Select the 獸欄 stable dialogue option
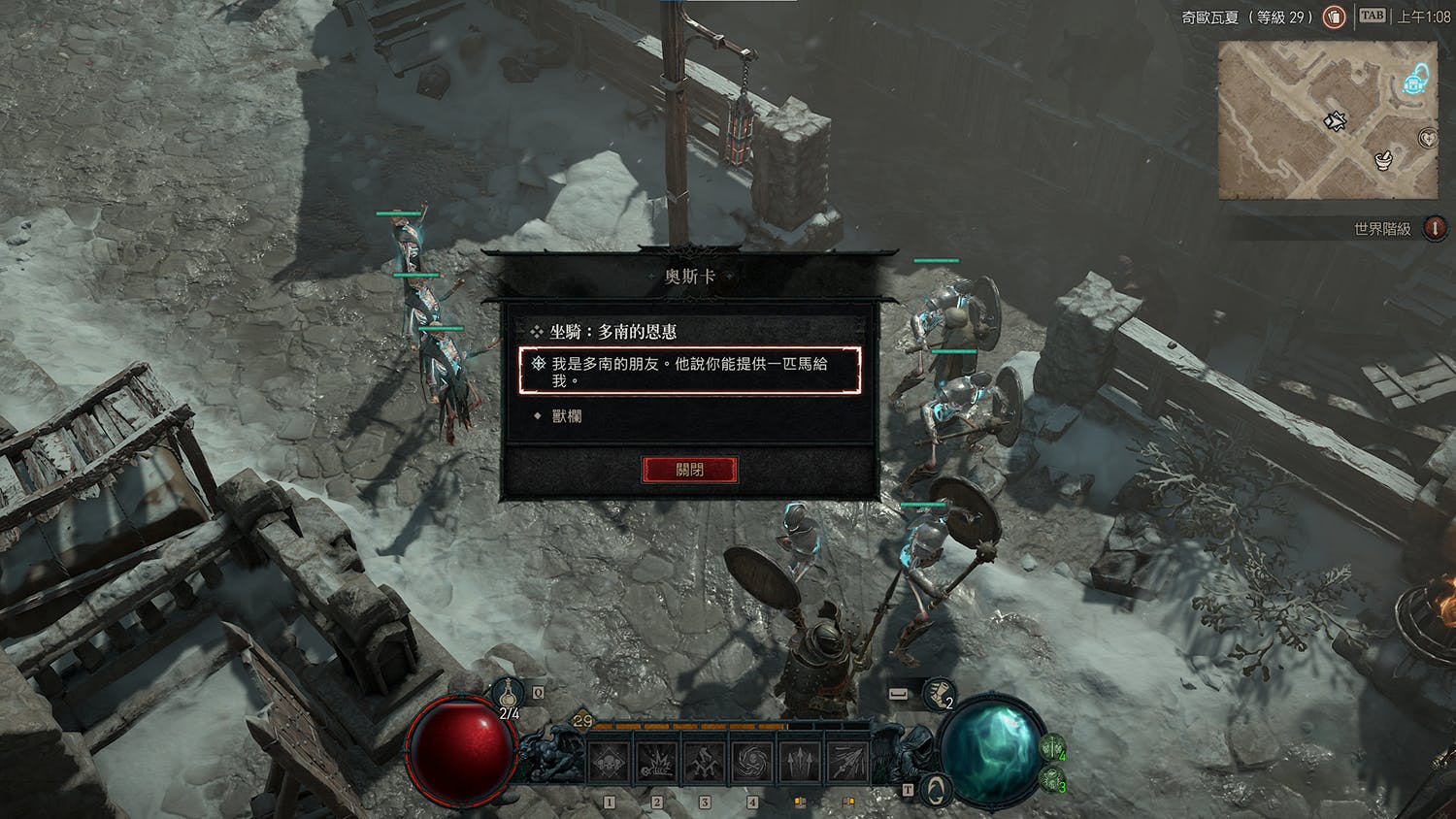Screen dimensions: 1456x819 click(x=567, y=416)
